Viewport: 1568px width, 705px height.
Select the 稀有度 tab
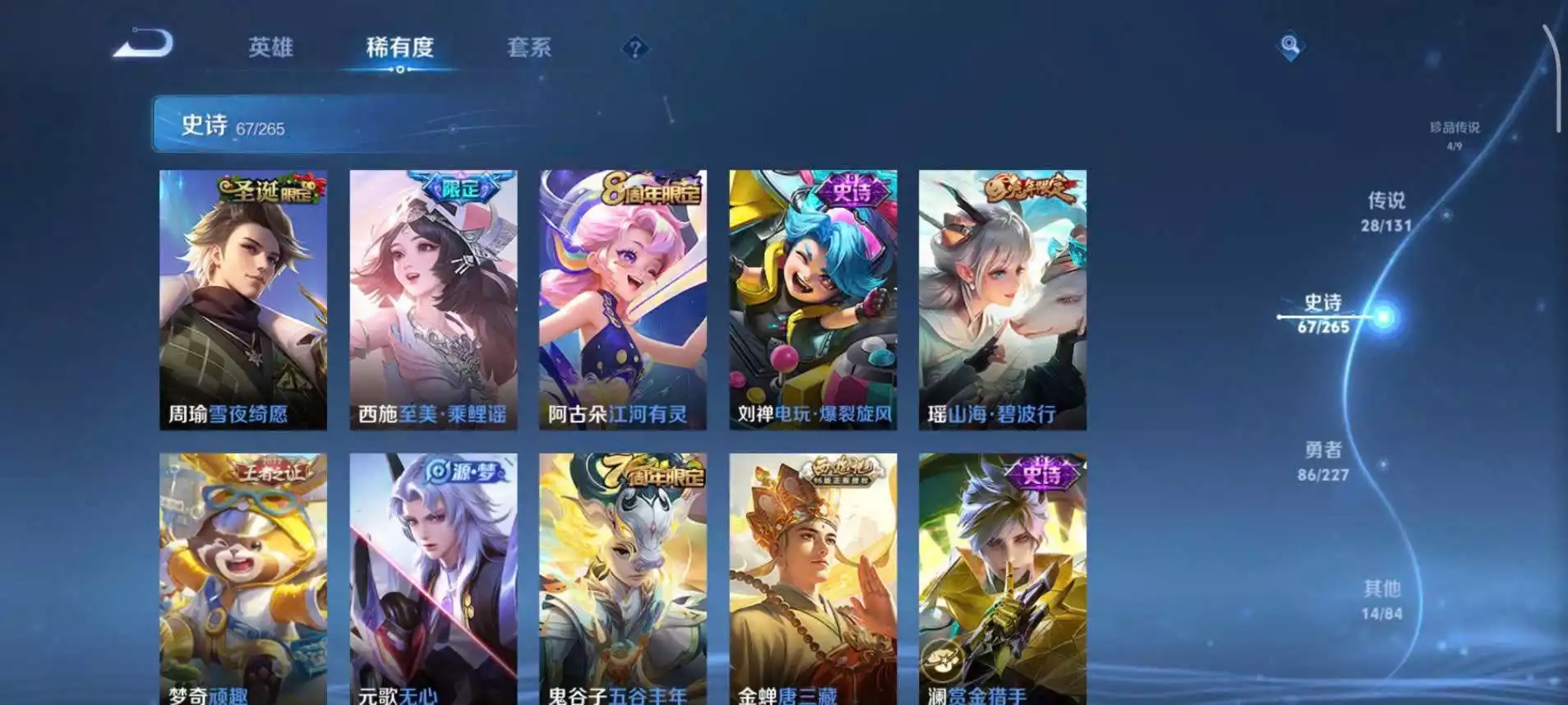[x=400, y=48]
